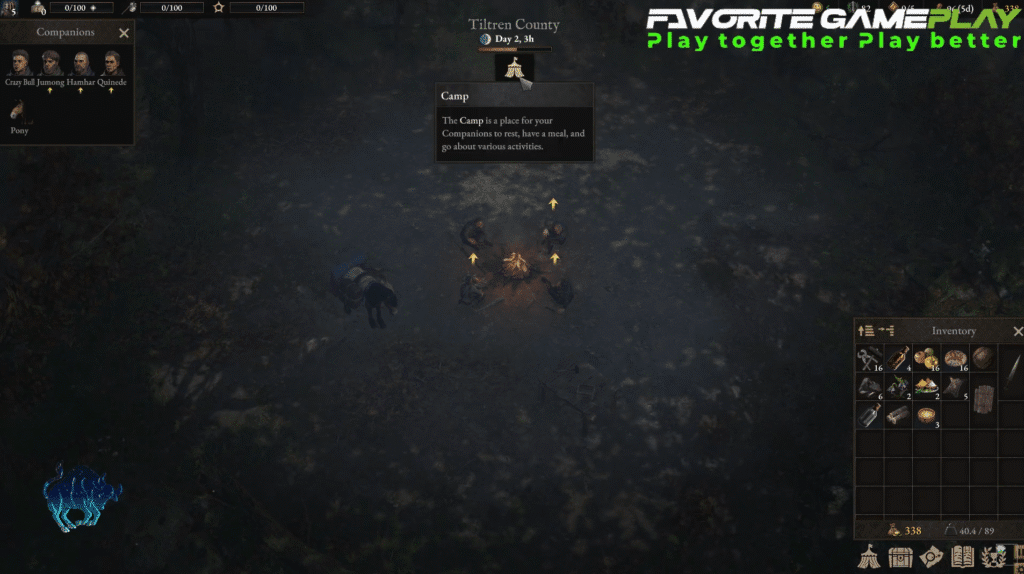Pick the round wooden shield item
The height and width of the screenshot is (574, 1024).
tap(984, 359)
